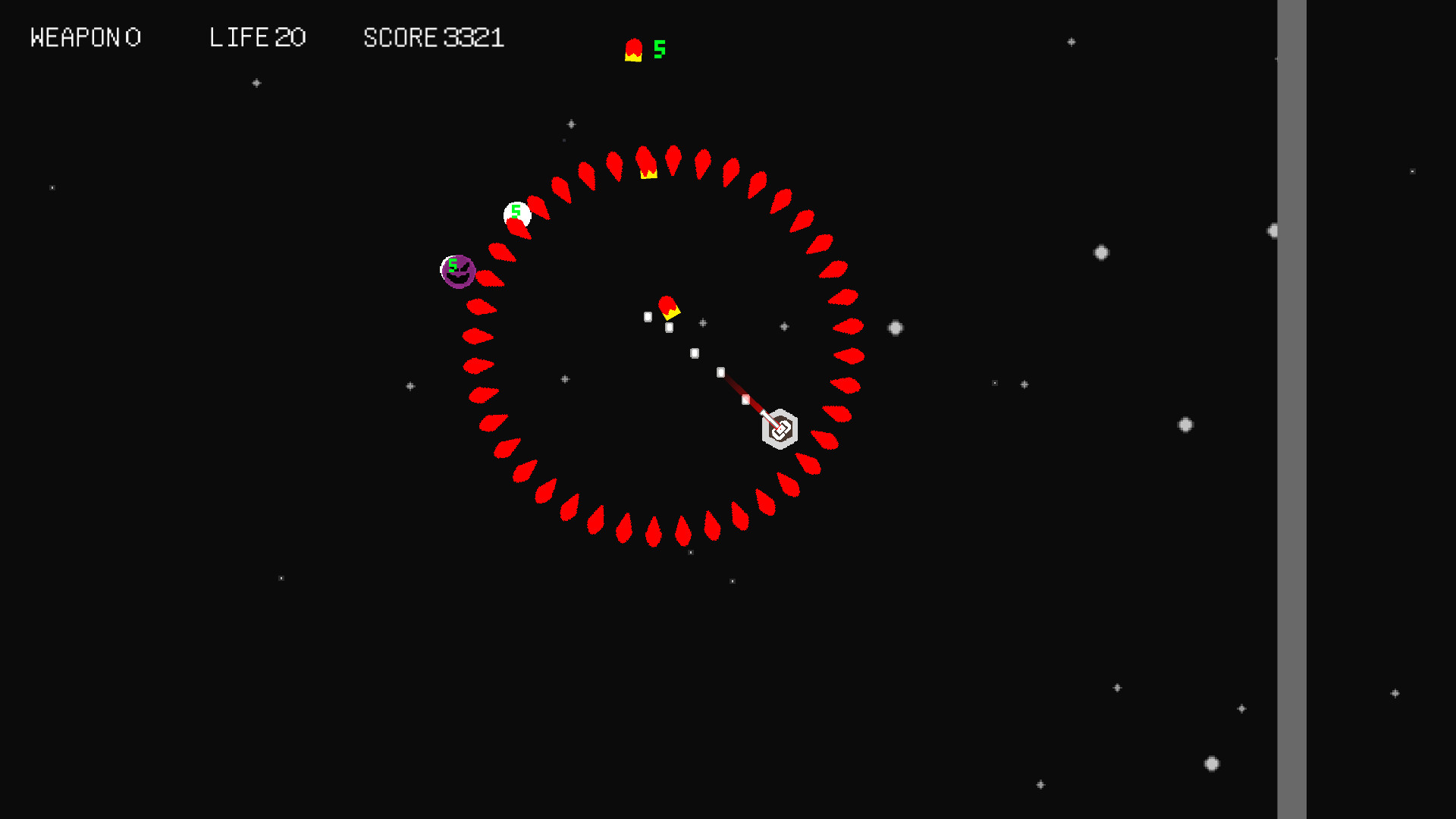Screen dimensions: 1456x819
Task: Click a red petal sprite at the ring's bottom
Action: click(652, 531)
